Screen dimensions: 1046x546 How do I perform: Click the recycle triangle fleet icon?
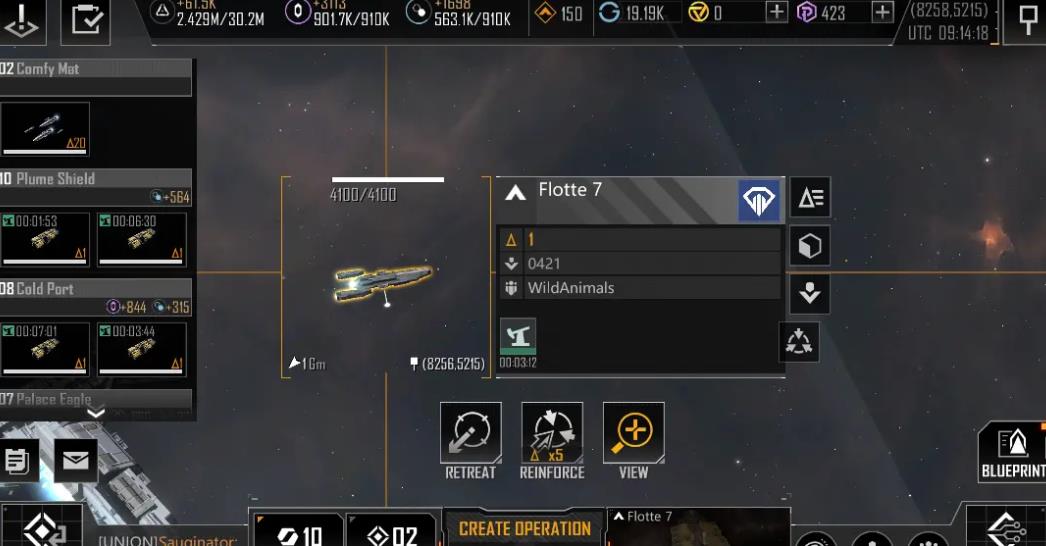click(x=799, y=342)
